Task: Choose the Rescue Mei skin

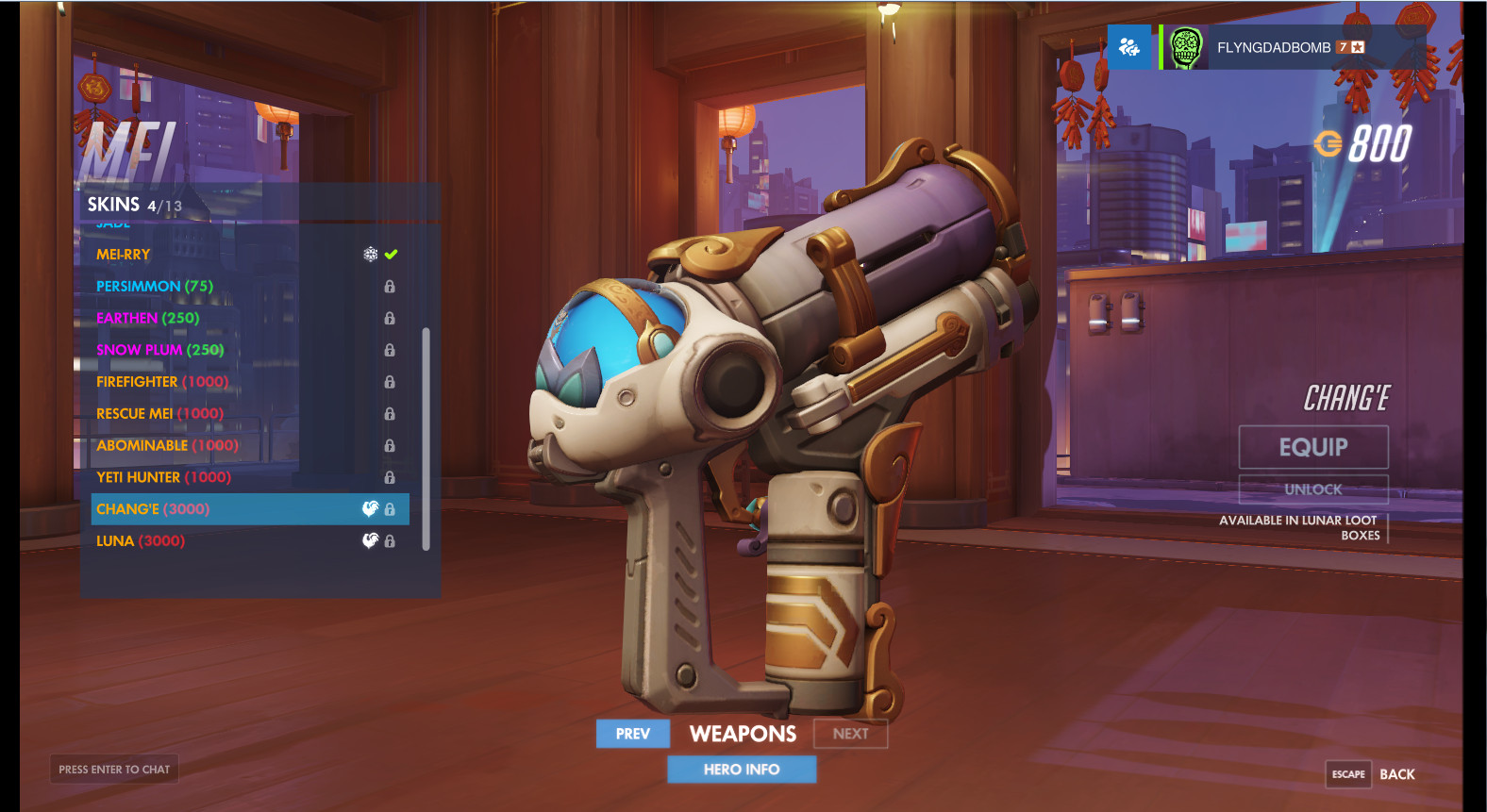Action: click(159, 414)
